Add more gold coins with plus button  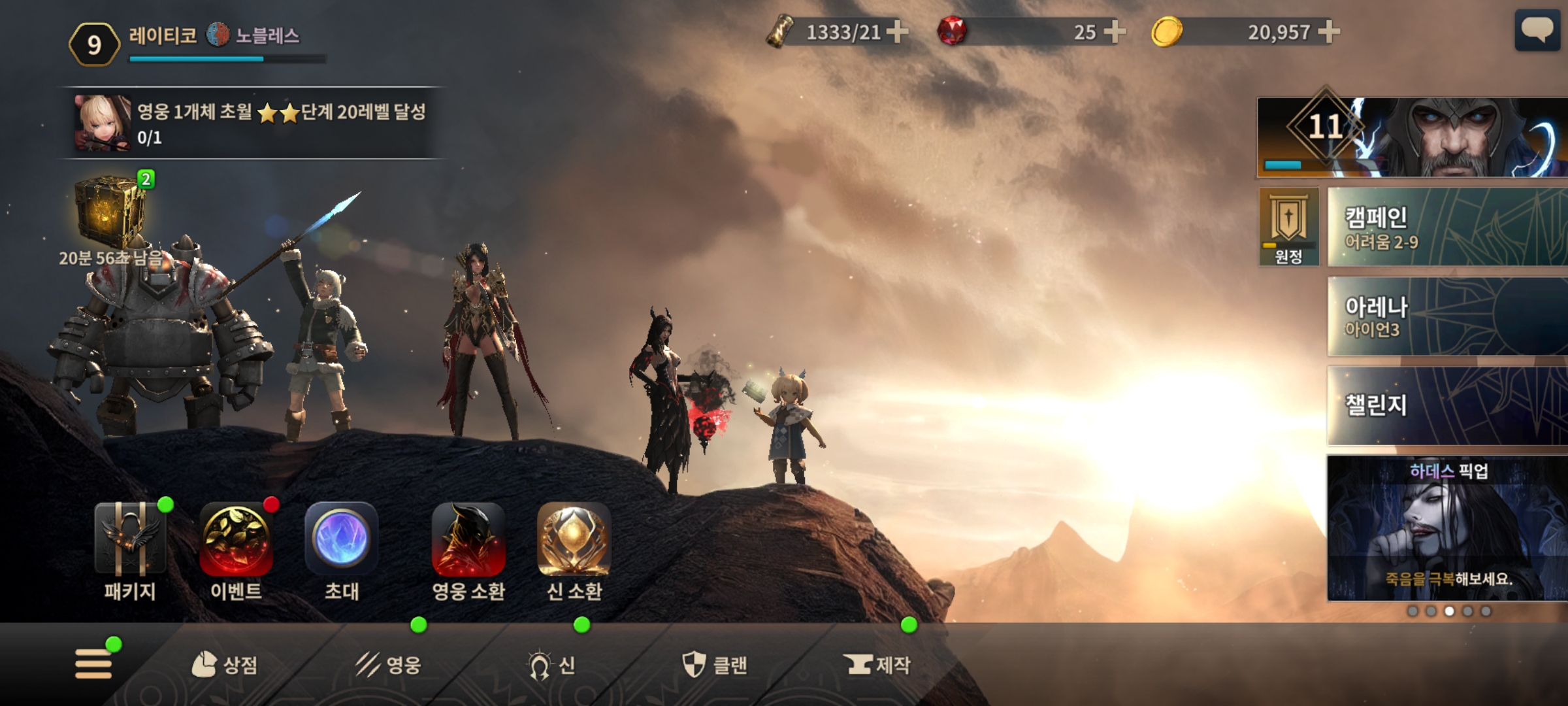point(1329,31)
